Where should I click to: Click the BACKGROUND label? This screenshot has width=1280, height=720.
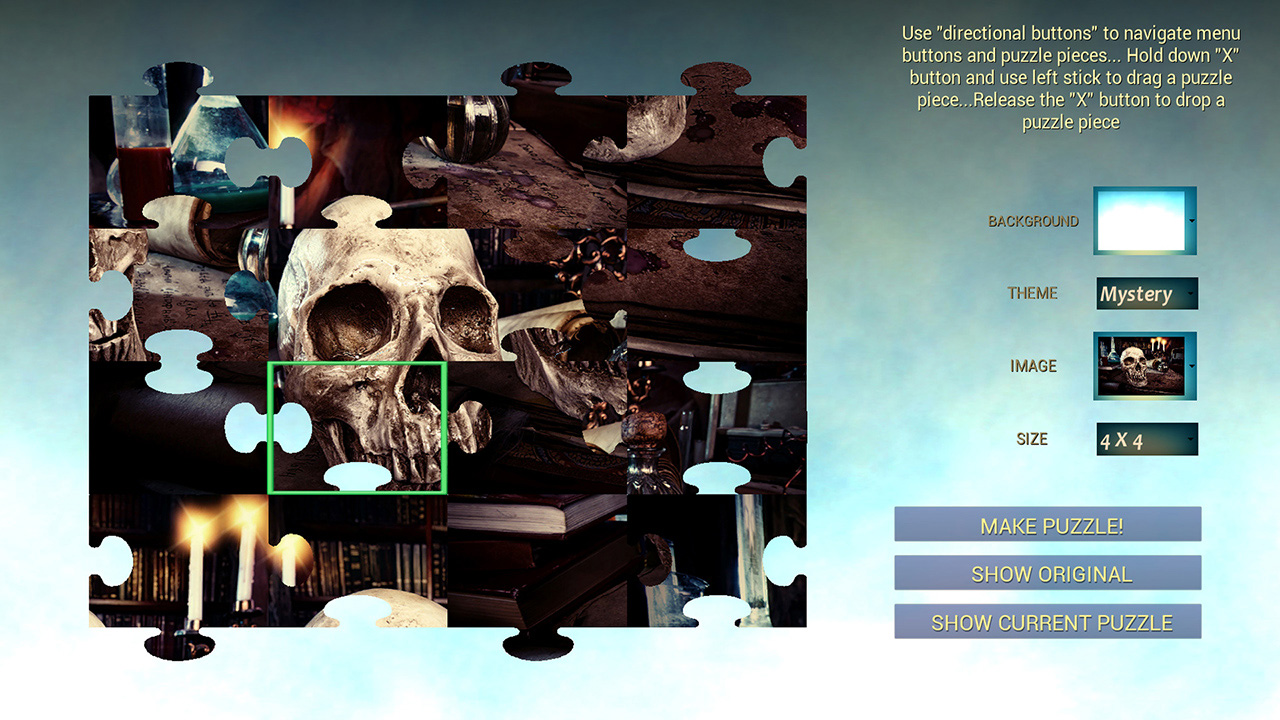click(1035, 220)
